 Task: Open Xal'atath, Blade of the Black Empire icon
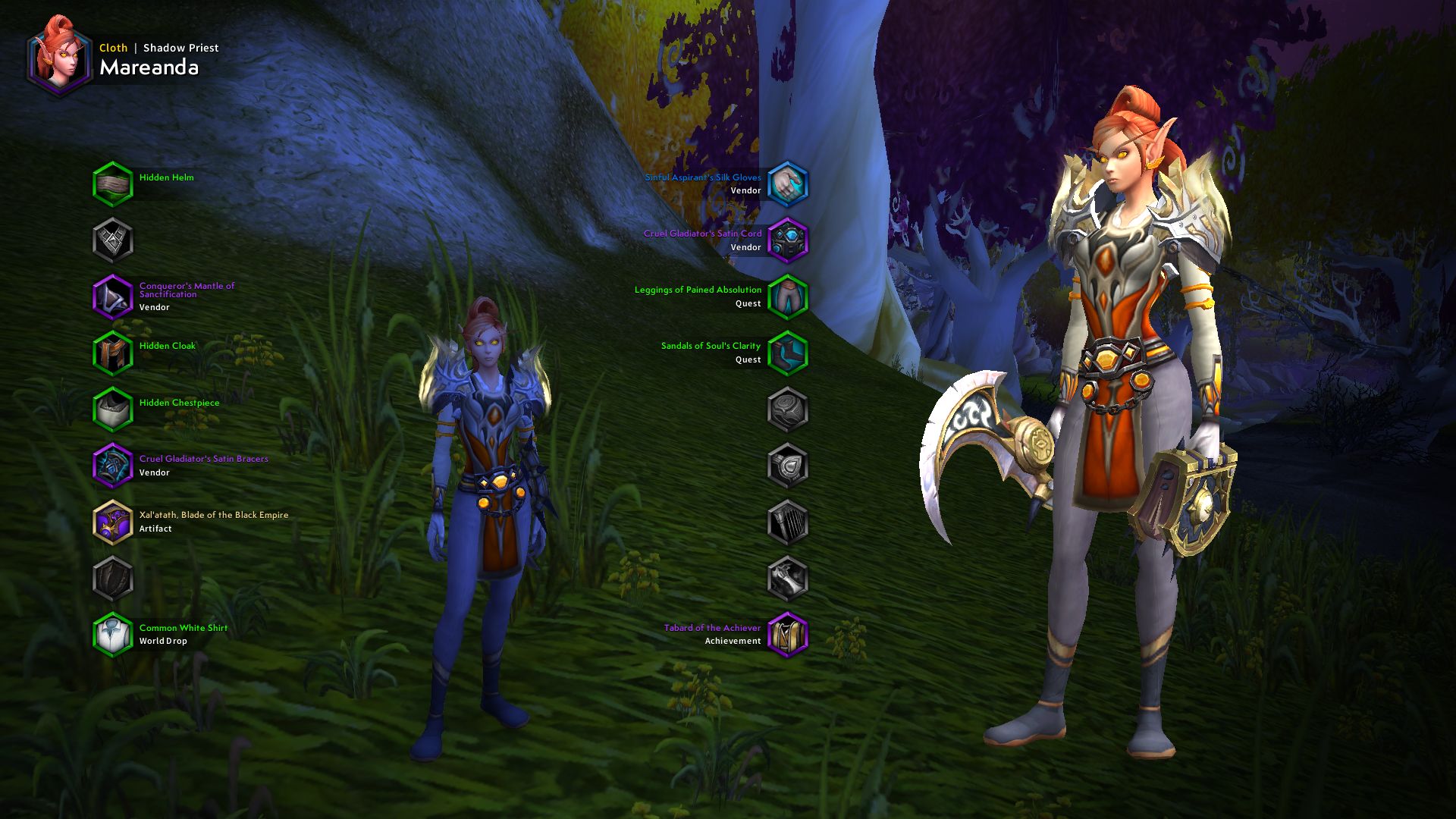(x=114, y=522)
